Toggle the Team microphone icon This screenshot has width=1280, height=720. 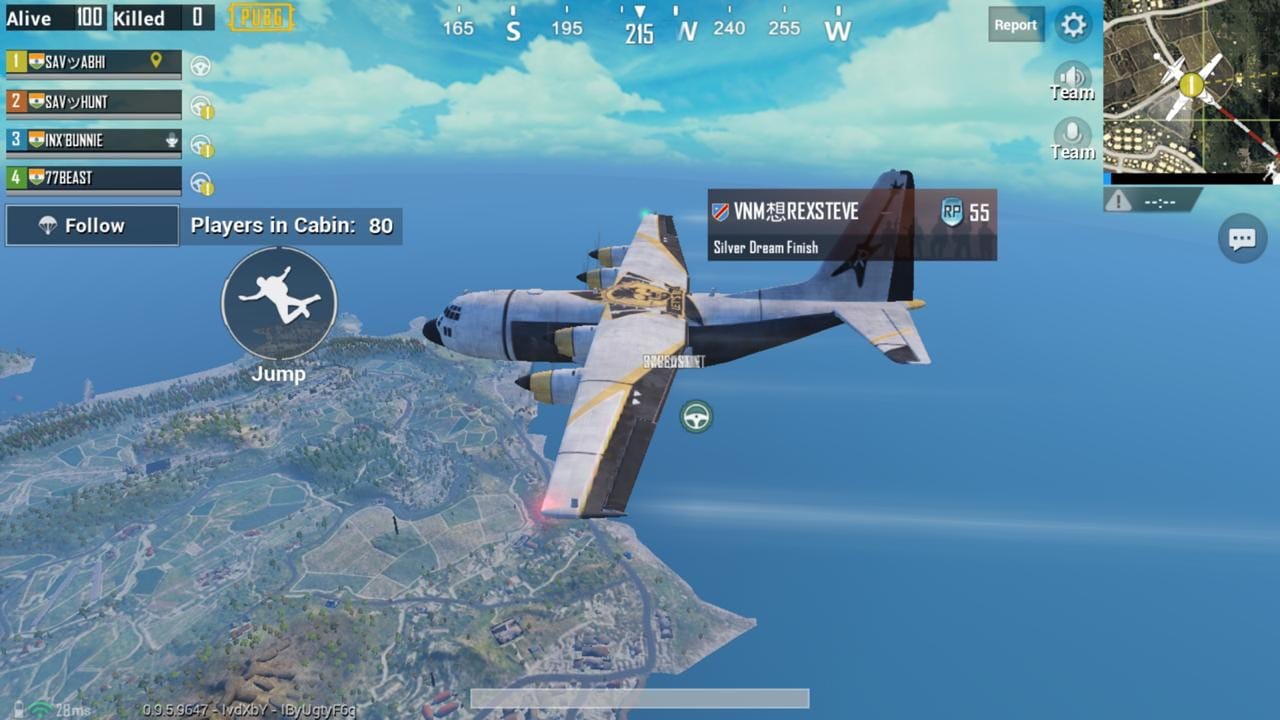[x=1072, y=137]
